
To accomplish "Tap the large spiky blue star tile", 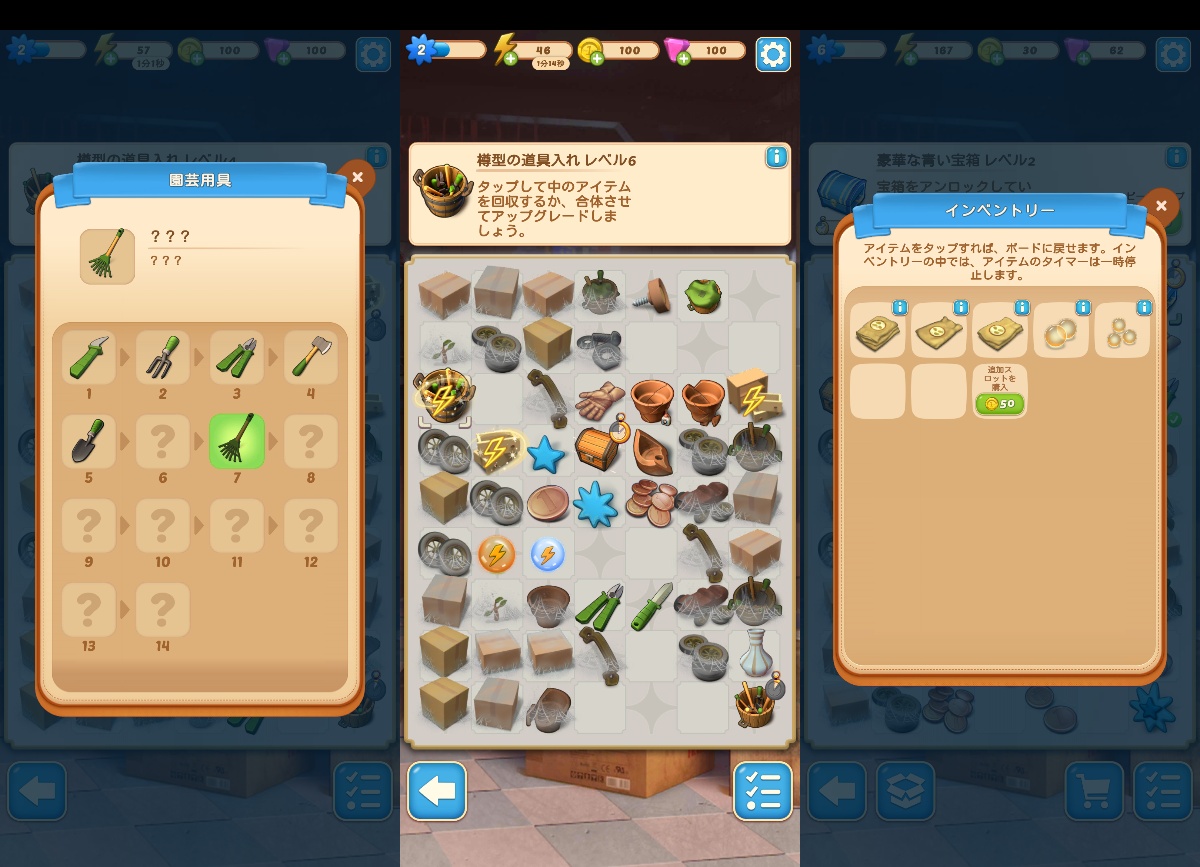I will [598, 502].
